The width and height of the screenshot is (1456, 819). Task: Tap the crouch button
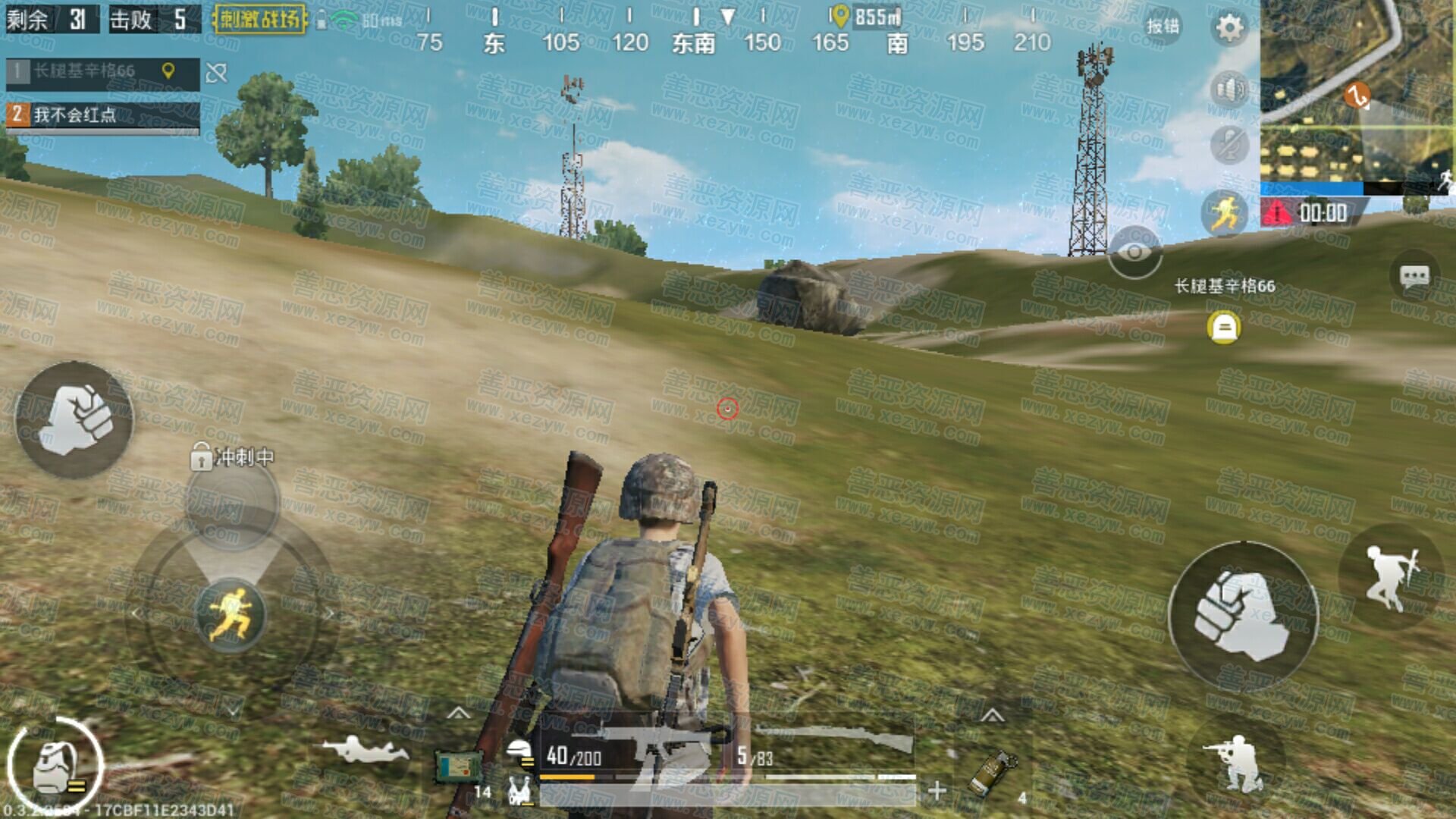click(x=1235, y=762)
